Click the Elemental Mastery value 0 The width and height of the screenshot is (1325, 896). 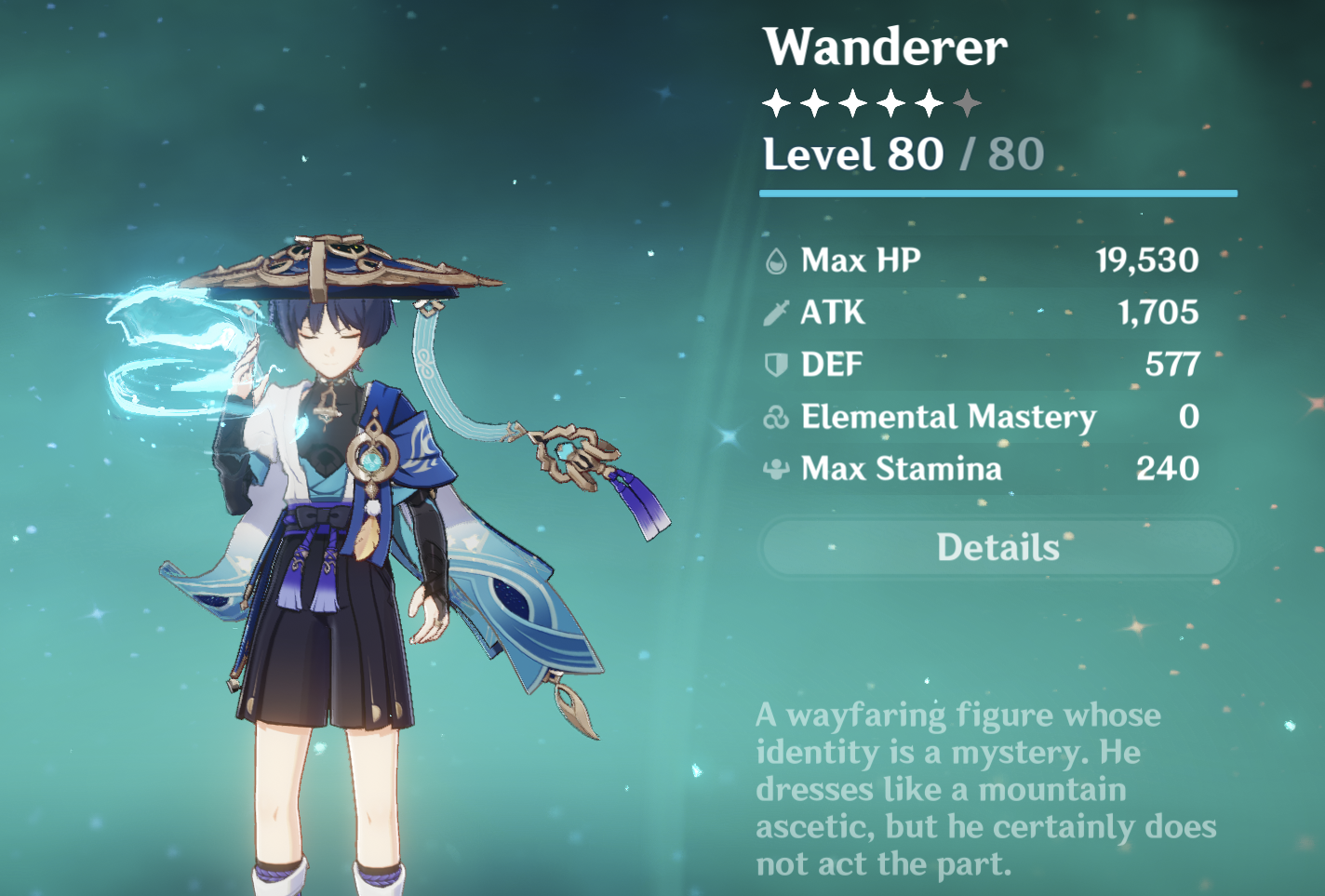coord(1191,417)
